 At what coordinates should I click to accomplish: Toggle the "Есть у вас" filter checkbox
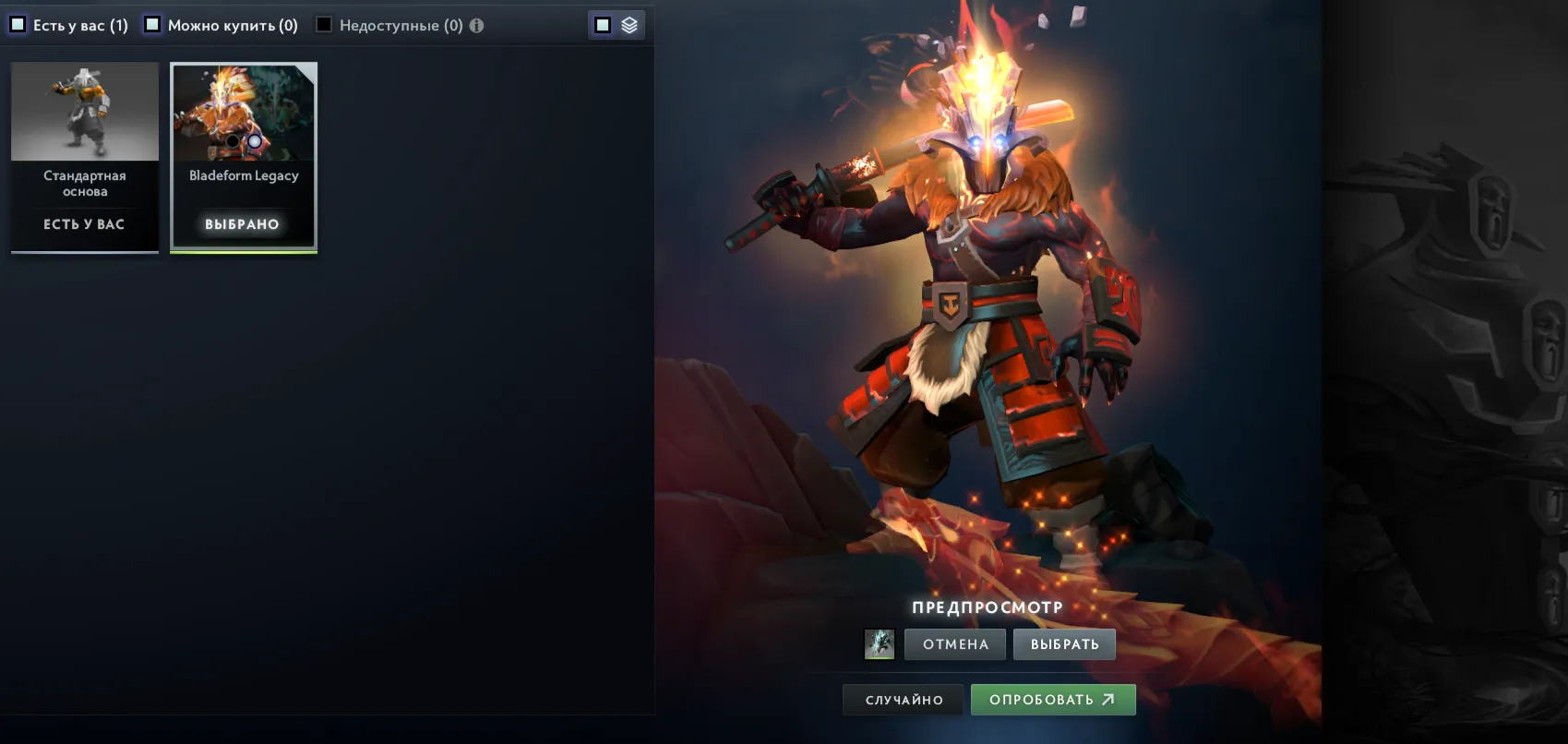pyautogui.click(x=18, y=25)
